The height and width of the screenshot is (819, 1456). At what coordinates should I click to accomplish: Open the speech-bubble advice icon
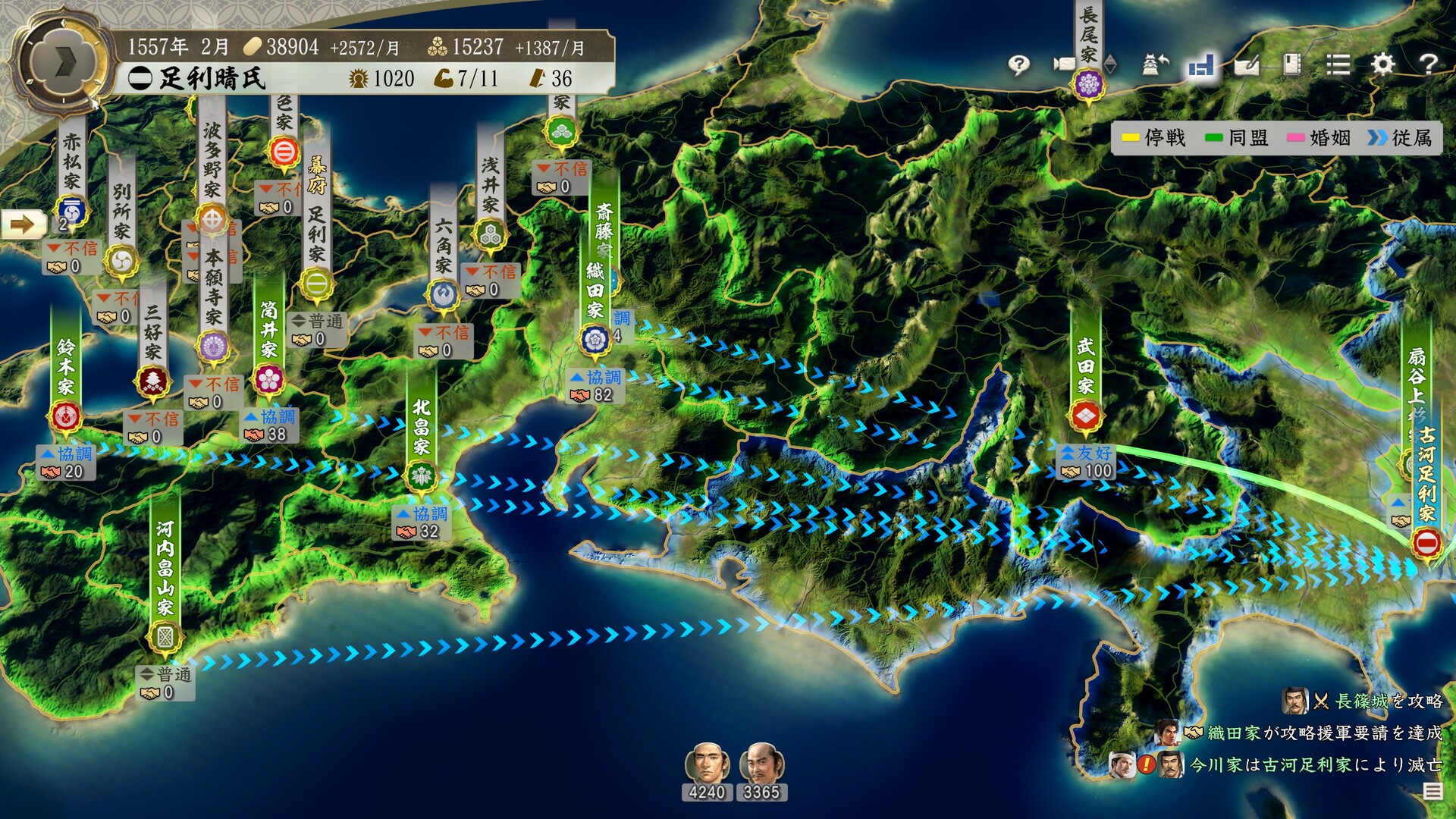[x=1019, y=64]
